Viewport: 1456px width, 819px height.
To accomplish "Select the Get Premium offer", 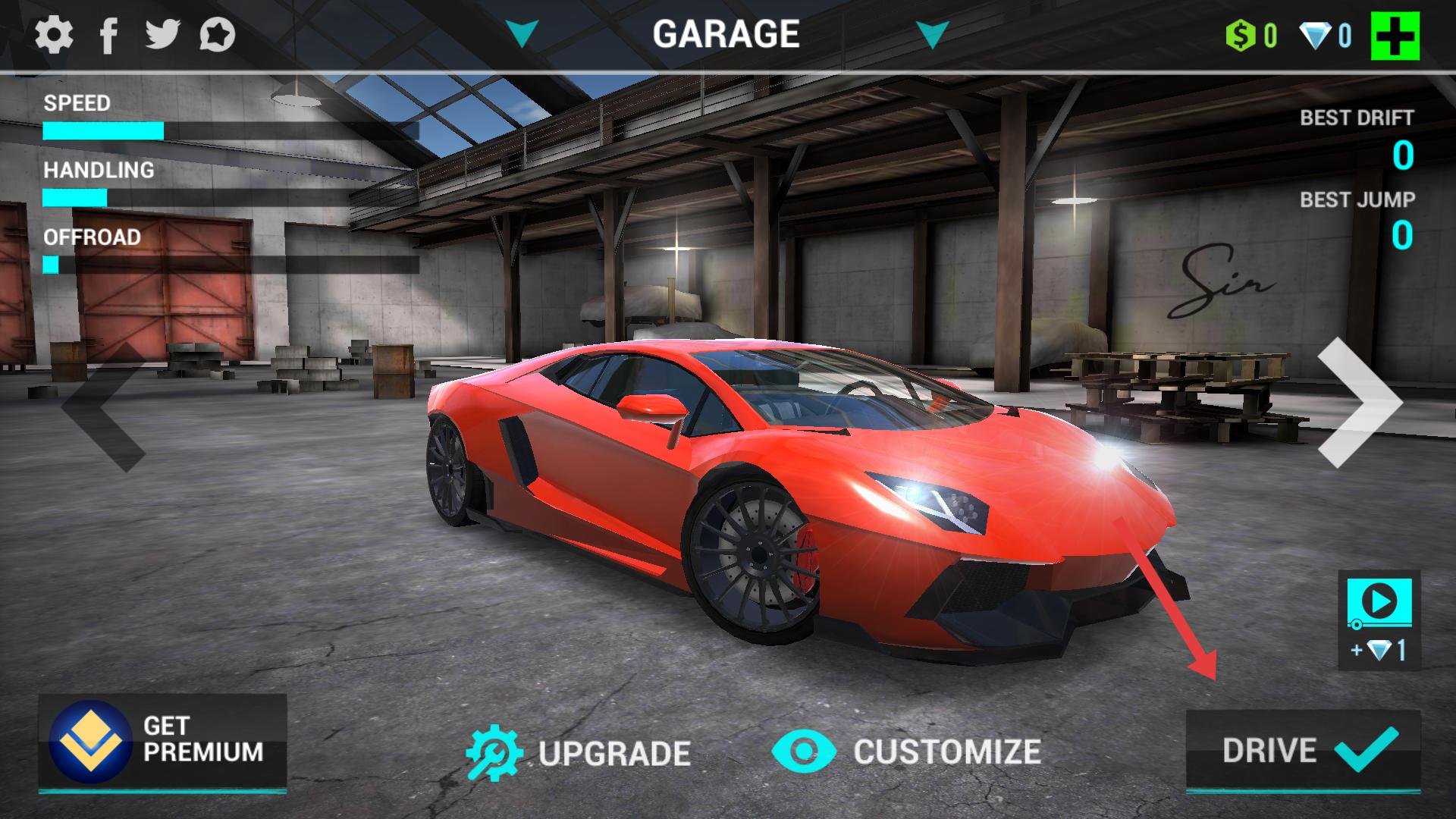I will 162,741.
